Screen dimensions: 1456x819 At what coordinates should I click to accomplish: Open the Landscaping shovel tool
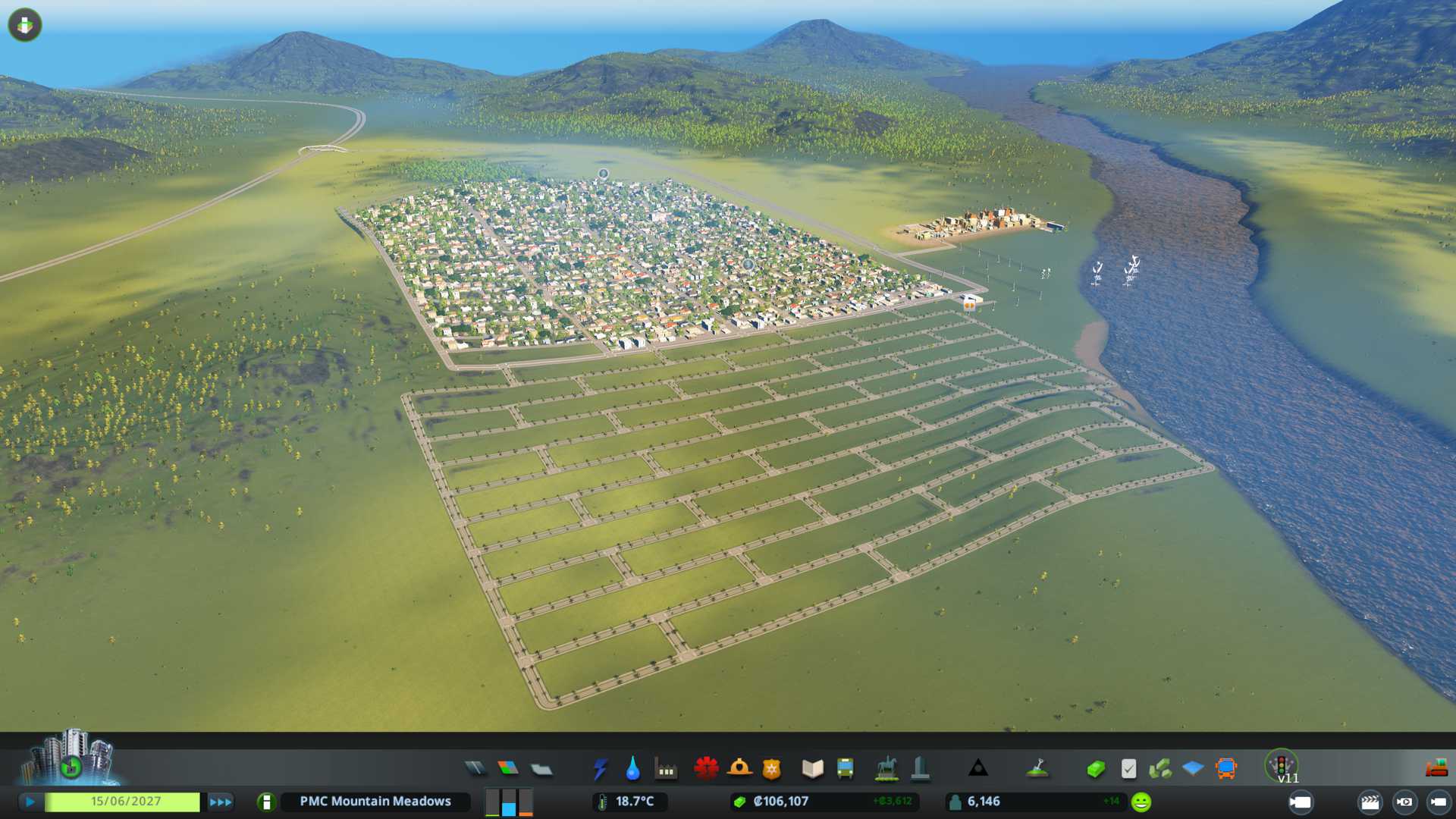1037,769
